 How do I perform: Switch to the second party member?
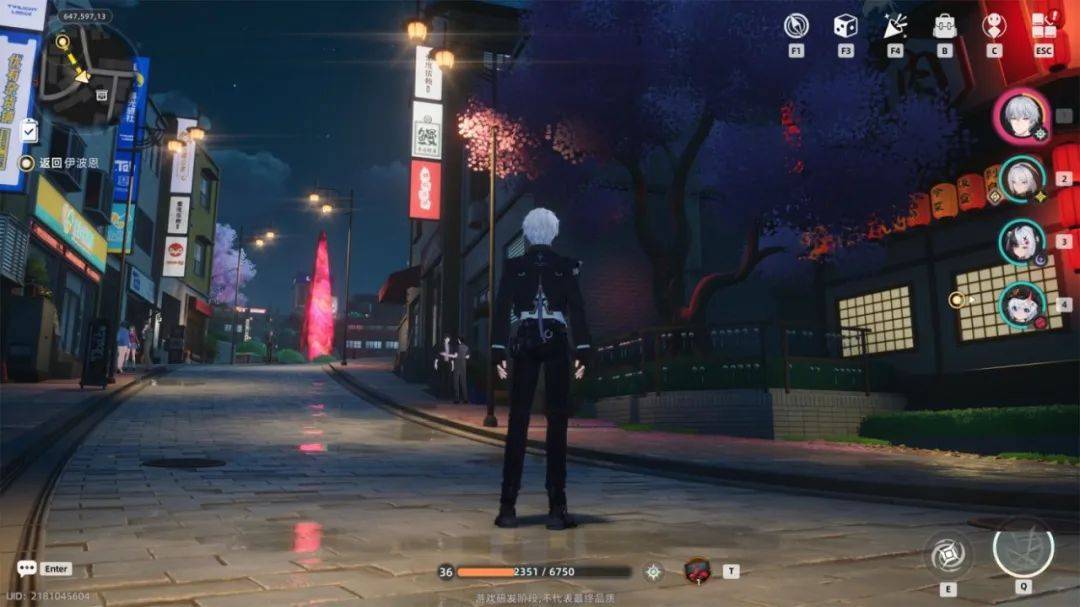(x=1022, y=180)
